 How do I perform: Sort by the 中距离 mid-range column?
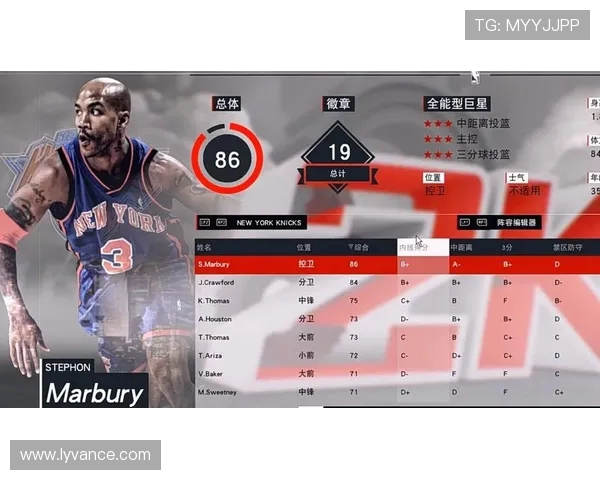(462, 246)
